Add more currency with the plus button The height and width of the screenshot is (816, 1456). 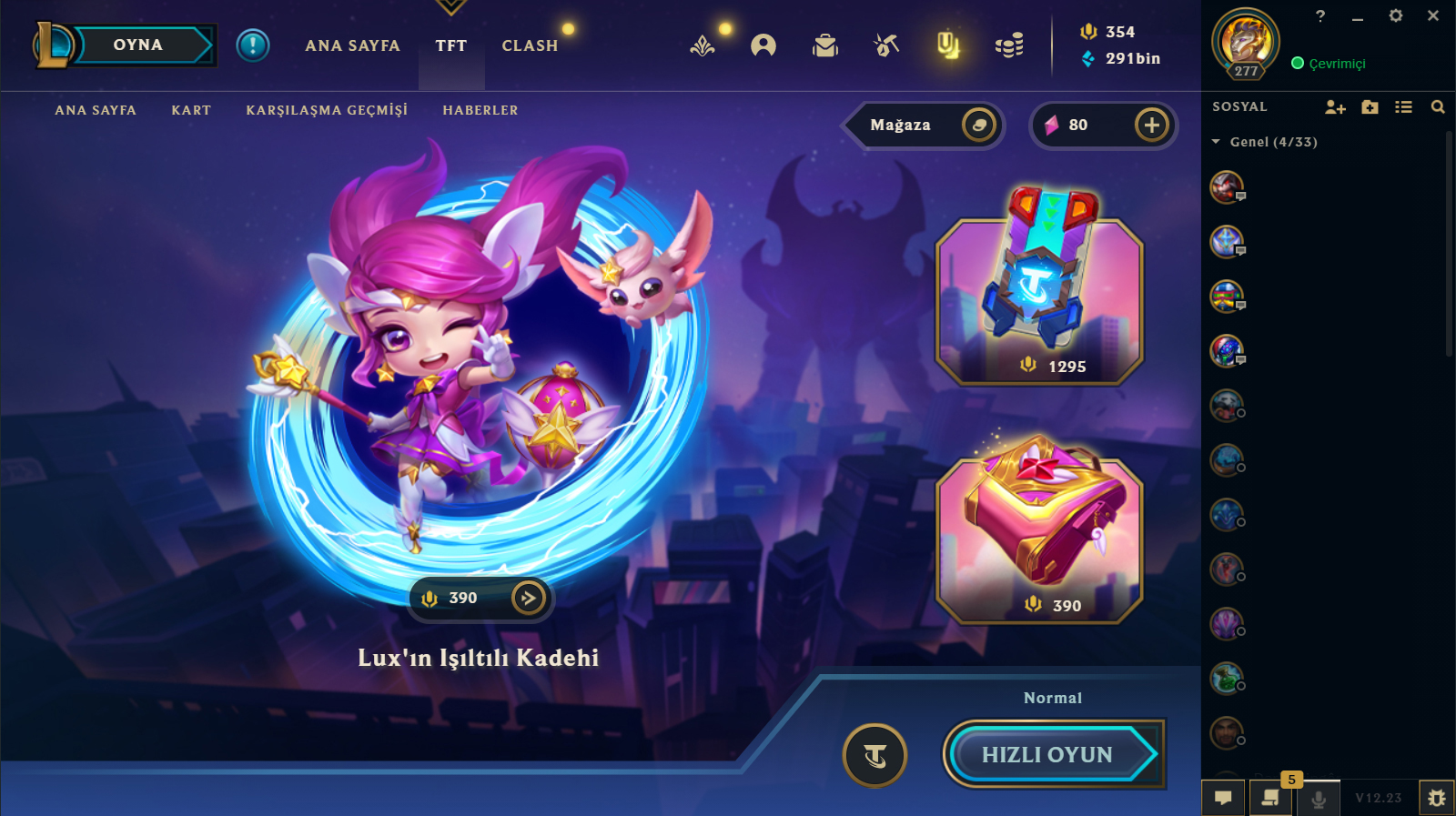tap(1151, 125)
